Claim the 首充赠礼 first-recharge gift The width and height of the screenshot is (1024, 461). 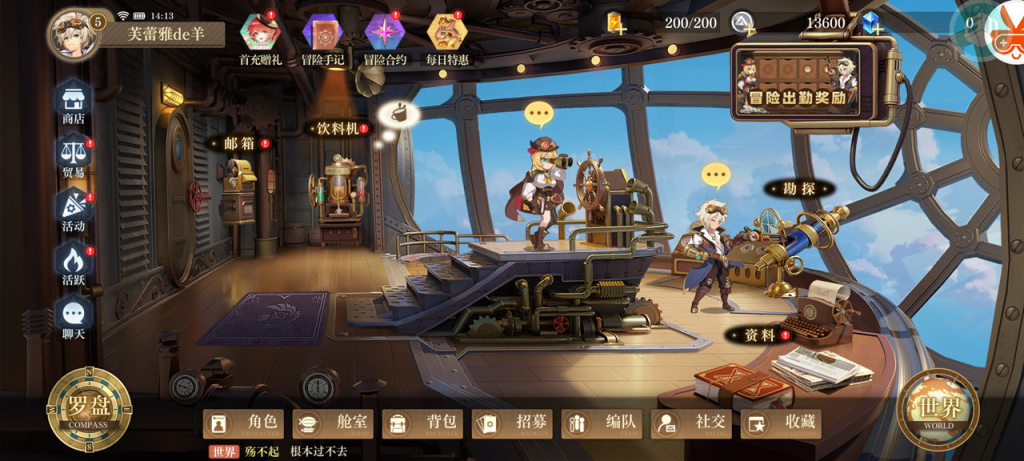(259, 38)
